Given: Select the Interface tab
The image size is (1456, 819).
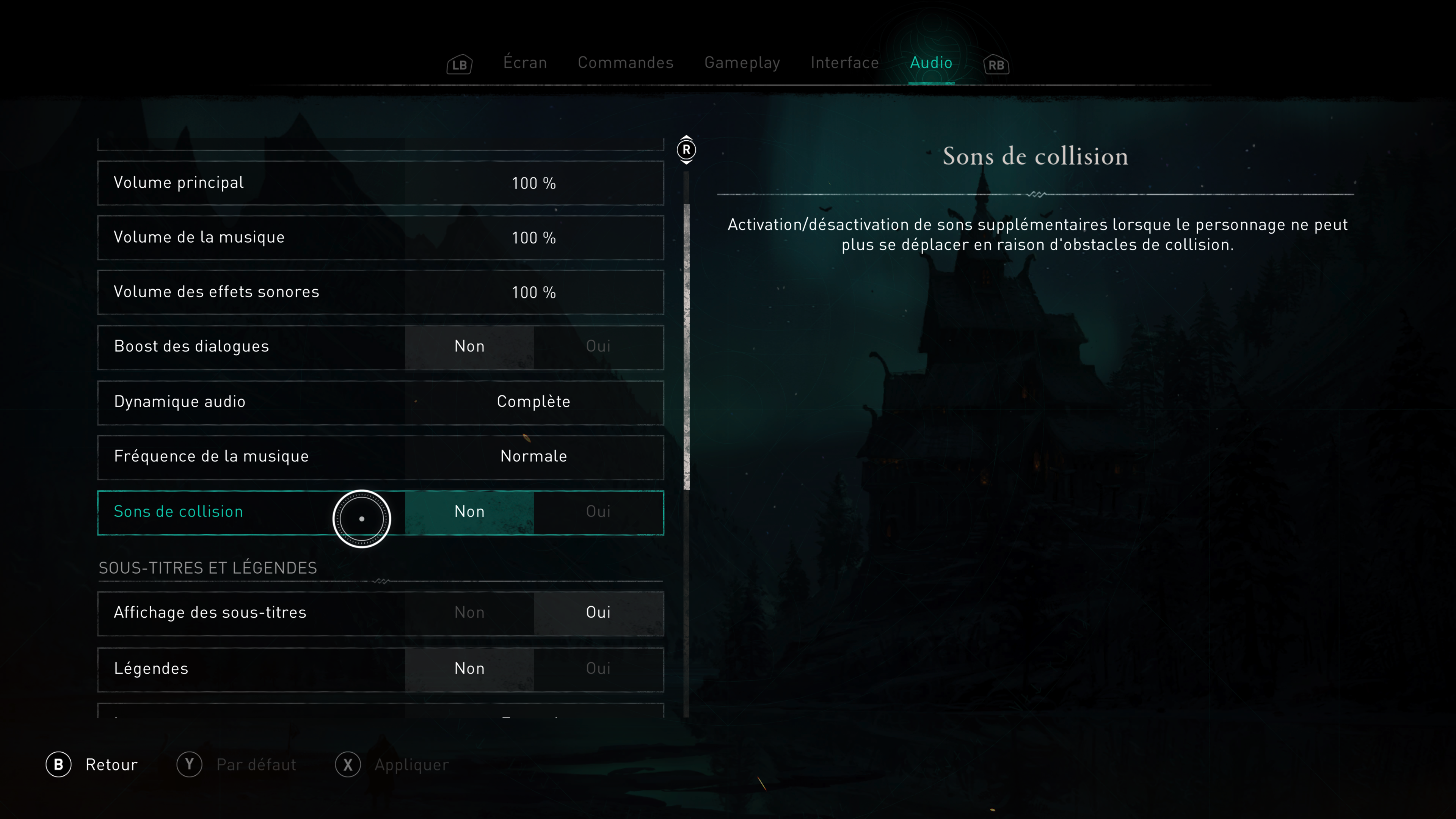Looking at the screenshot, I should coord(844,63).
